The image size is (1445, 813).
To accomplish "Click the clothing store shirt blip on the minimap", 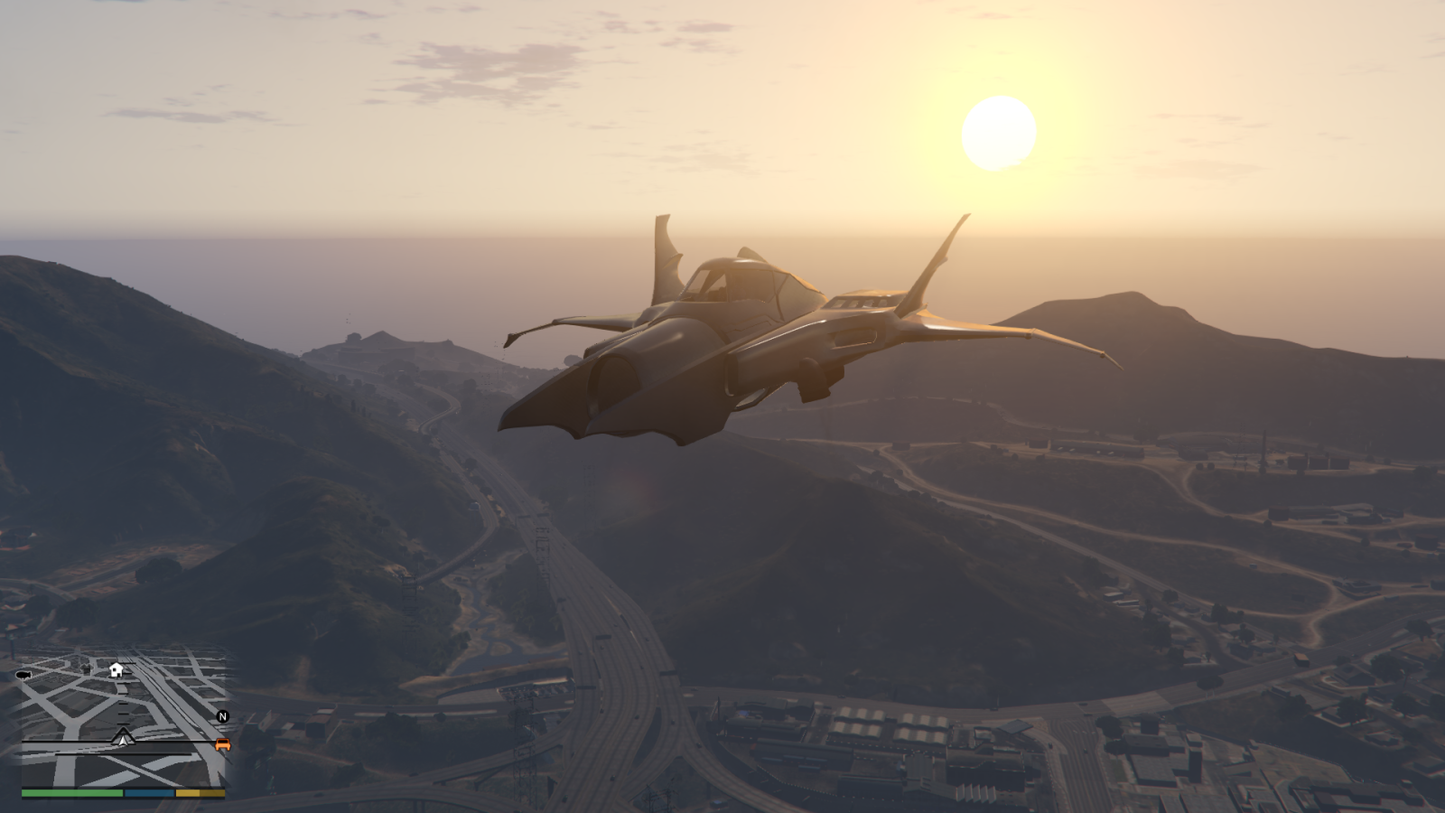I will click(x=87, y=669).
